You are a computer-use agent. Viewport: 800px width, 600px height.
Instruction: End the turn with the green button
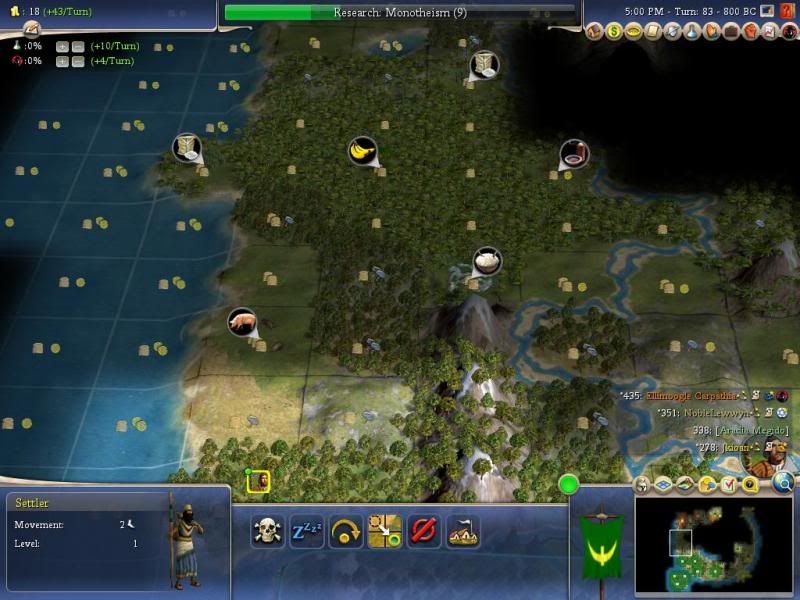tap(569, 485)
